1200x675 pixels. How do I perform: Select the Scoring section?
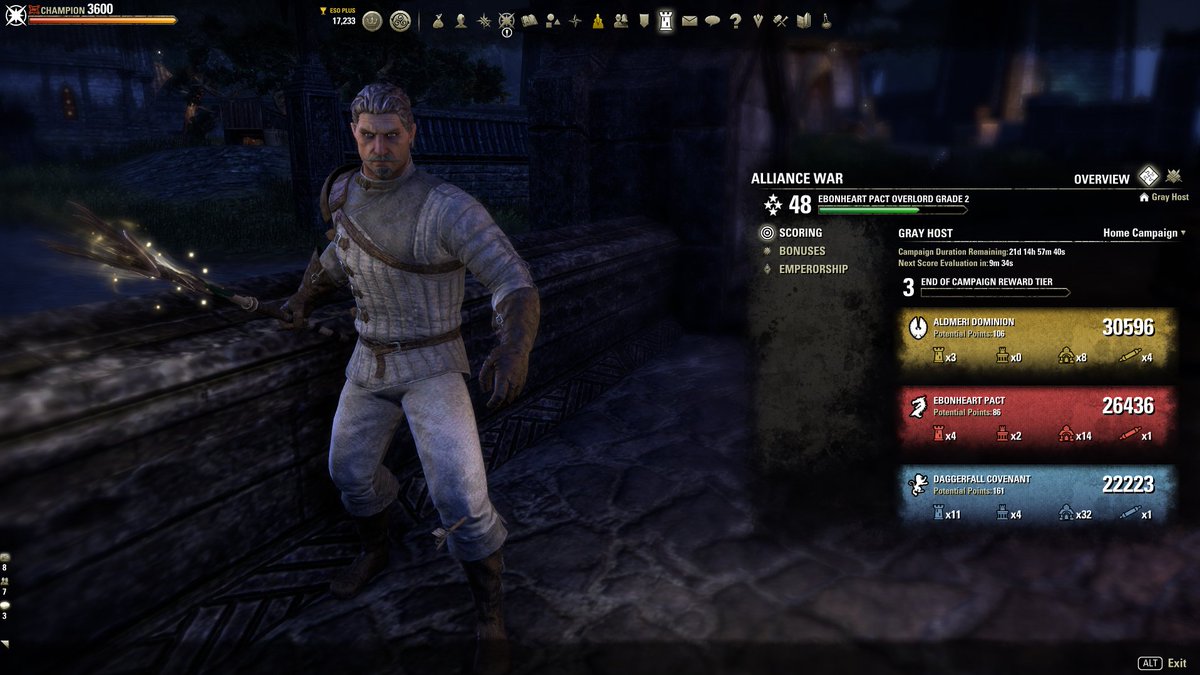pos(799,233)
